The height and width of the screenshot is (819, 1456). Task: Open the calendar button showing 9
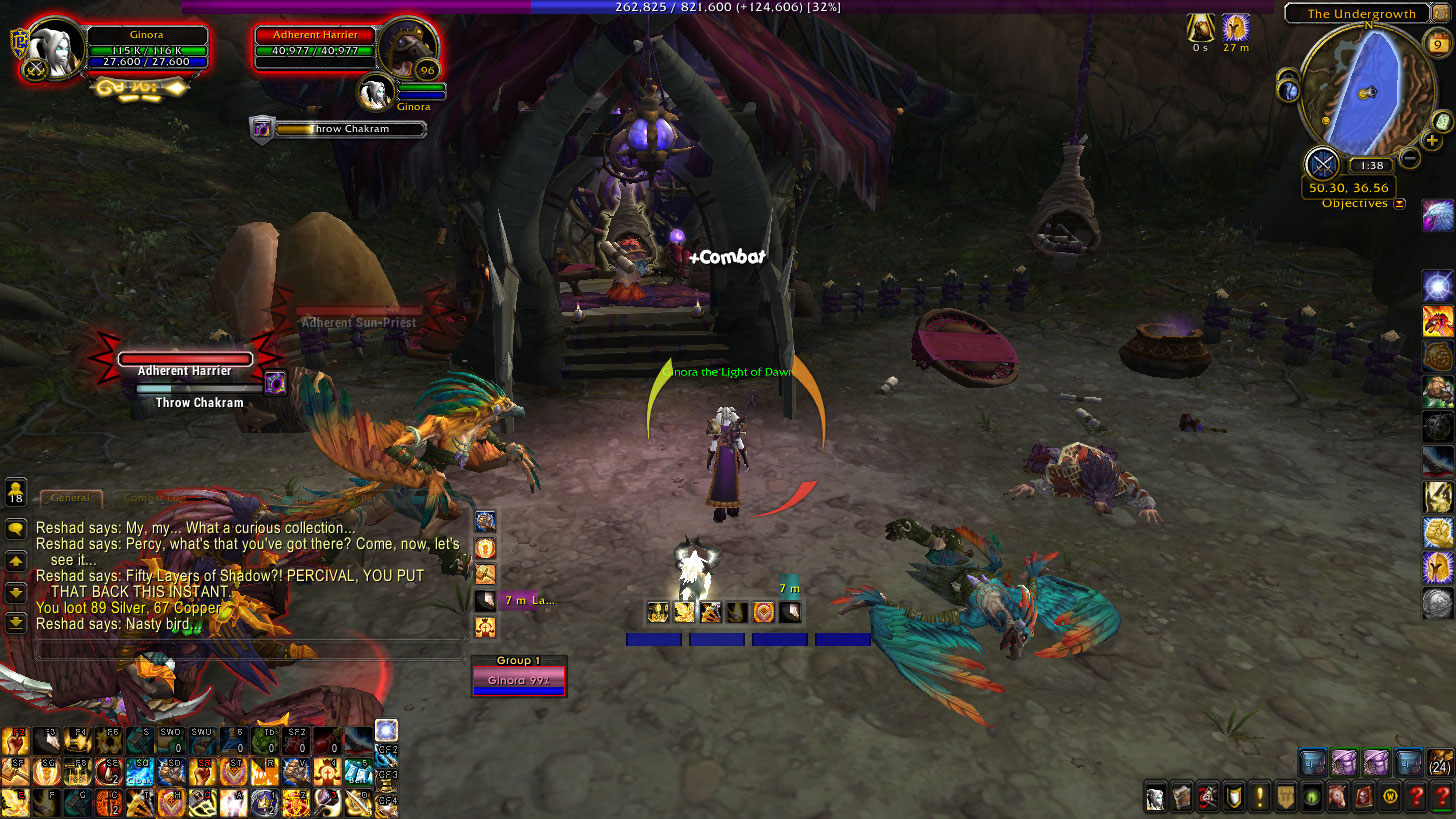pyautogui.click(x=1435, y=43)
